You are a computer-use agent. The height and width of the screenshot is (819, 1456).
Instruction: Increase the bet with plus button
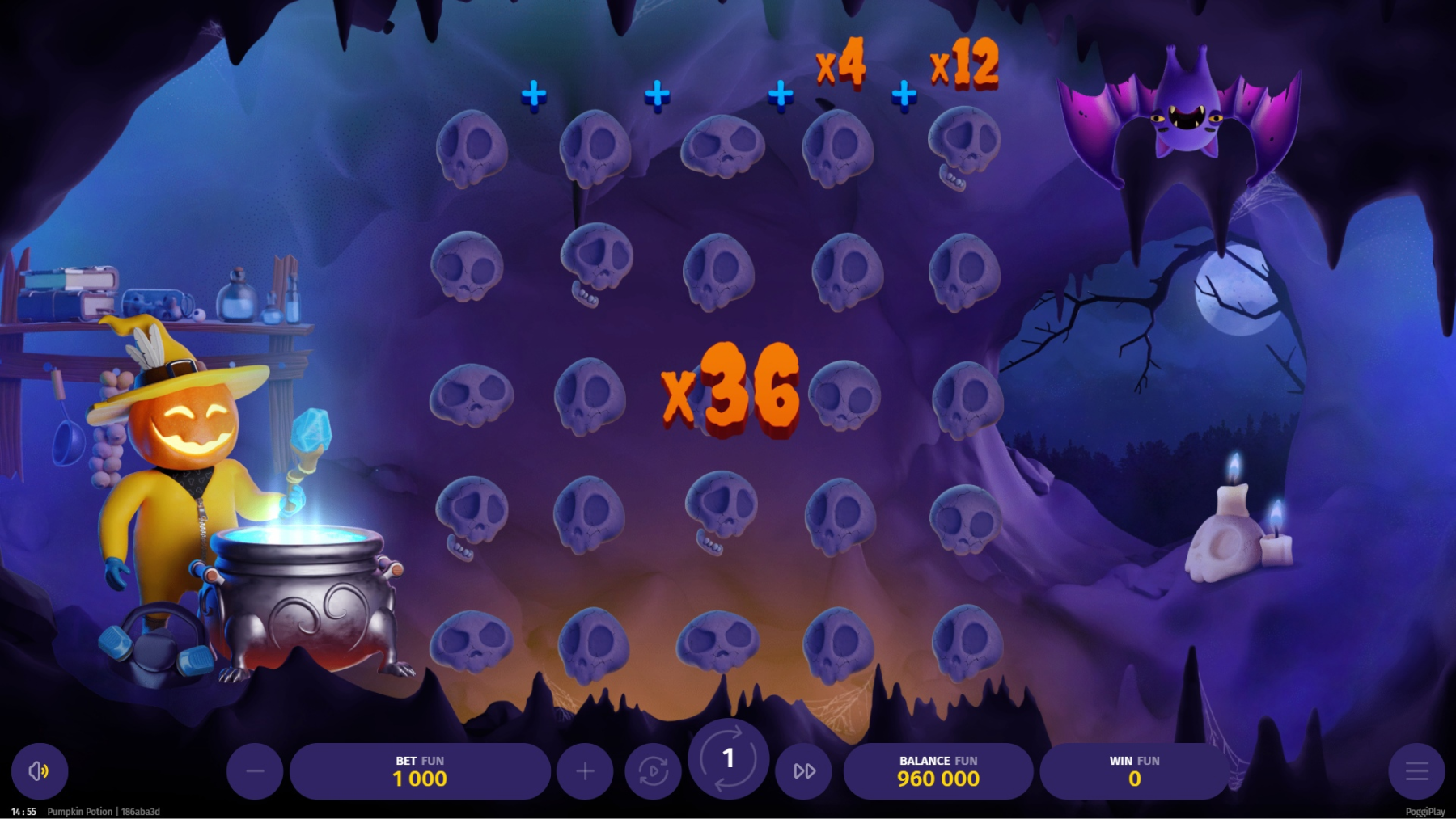(x=585, y=771)
